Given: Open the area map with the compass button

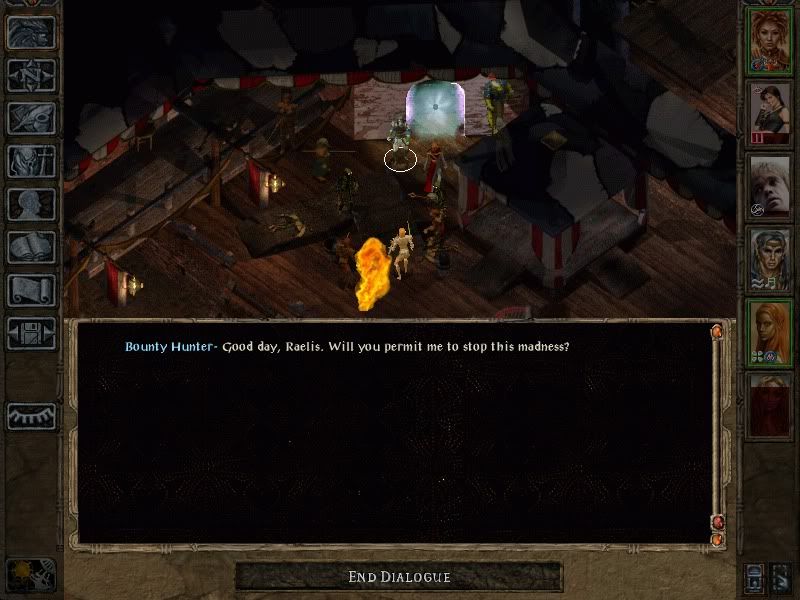Looking at the screenshot, I should point(31,75).
